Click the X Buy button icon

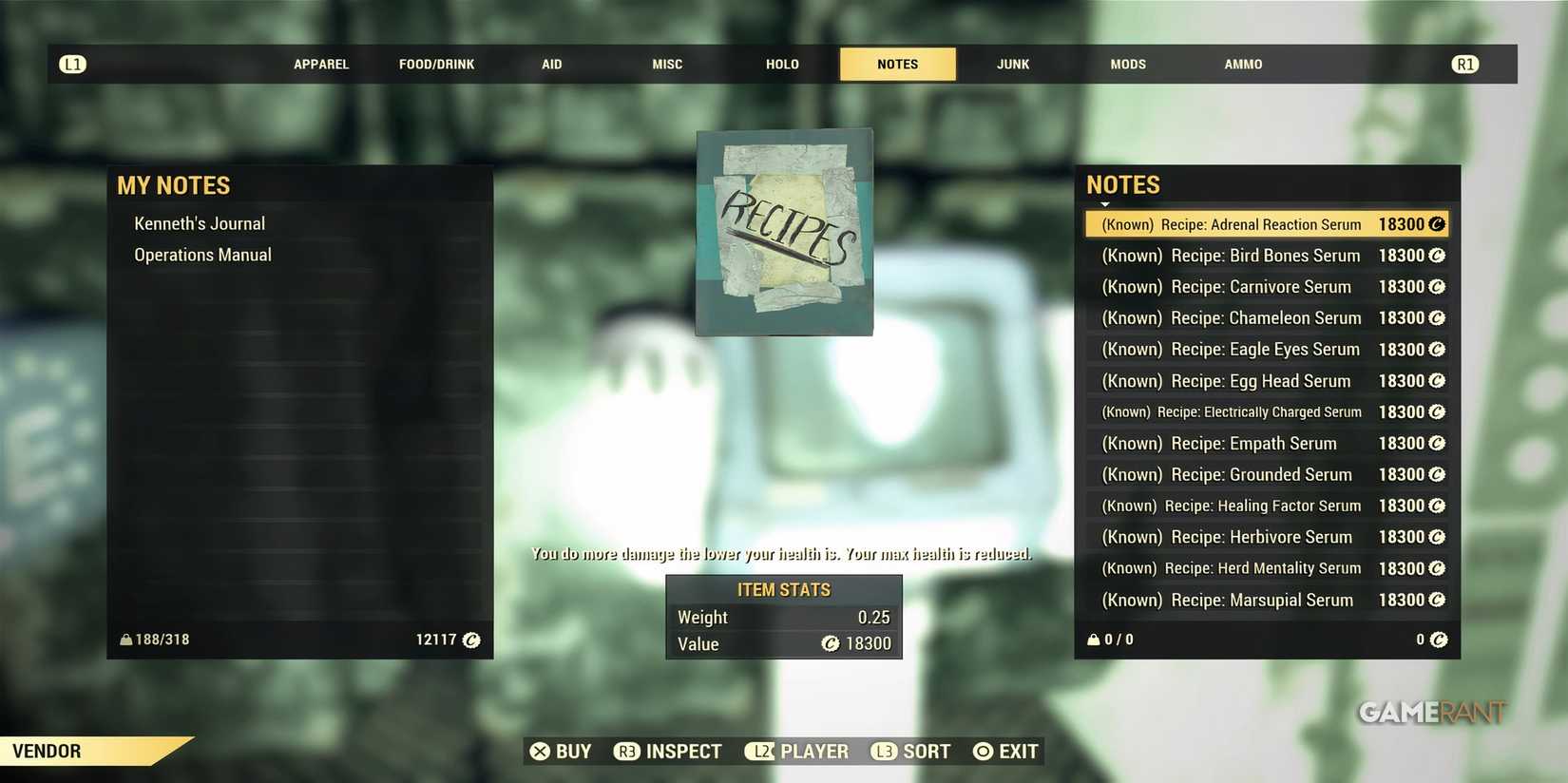click(539, 751)
